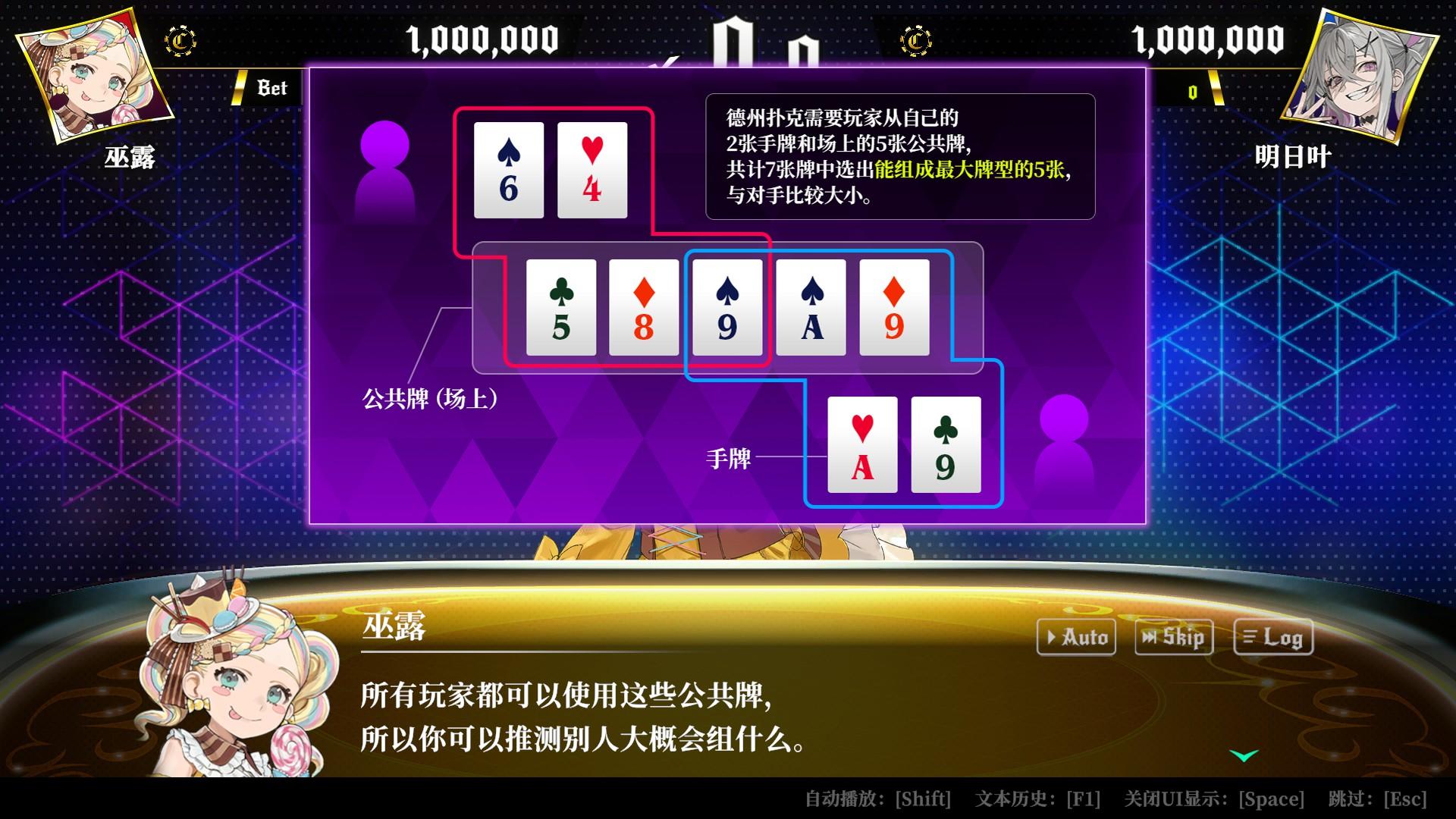Click the coin icon near 明日叶's balance

pos(915,42)
